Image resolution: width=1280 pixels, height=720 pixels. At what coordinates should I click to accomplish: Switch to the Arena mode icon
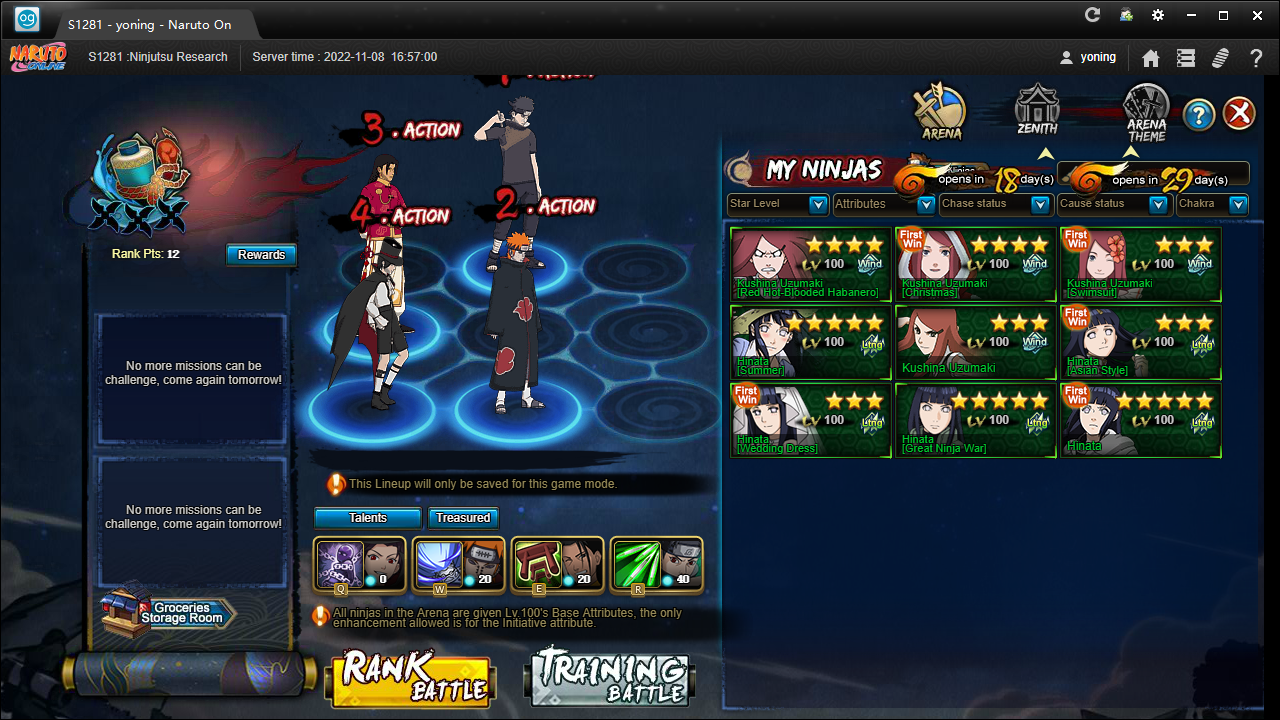tap(941, 112)
